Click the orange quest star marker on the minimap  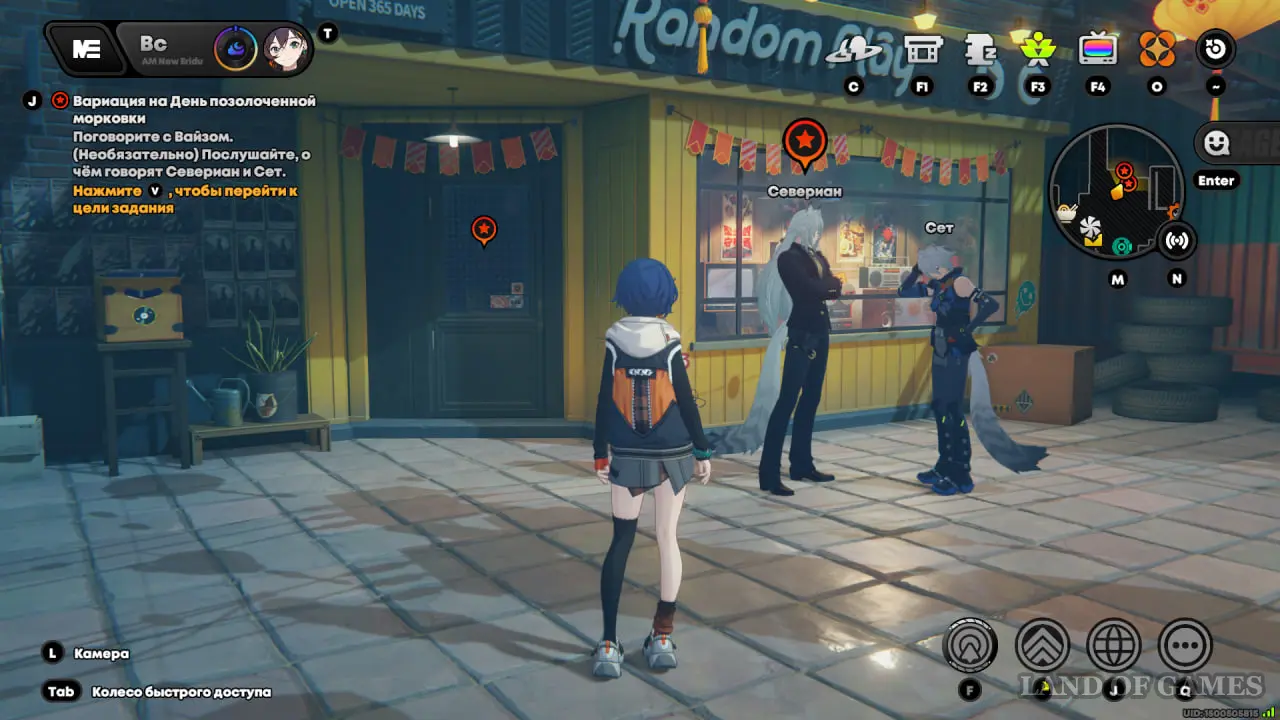[x=1124, y=171]
